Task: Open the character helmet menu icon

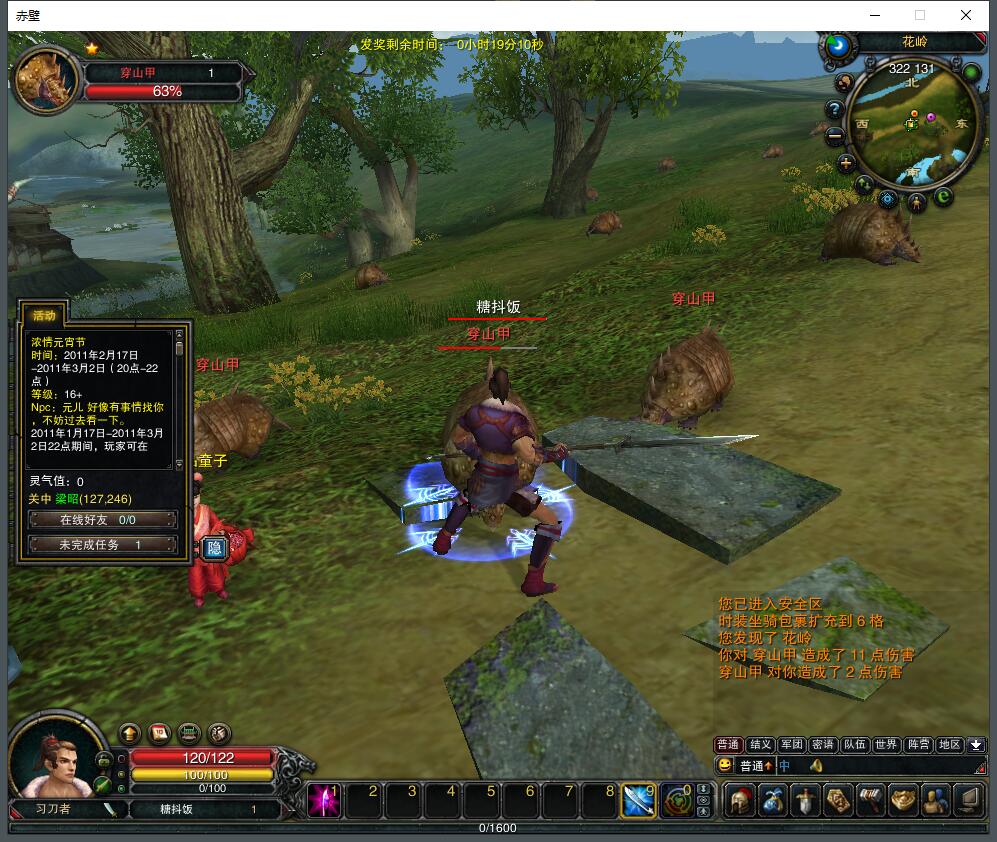Action: [x=740, y=801]
